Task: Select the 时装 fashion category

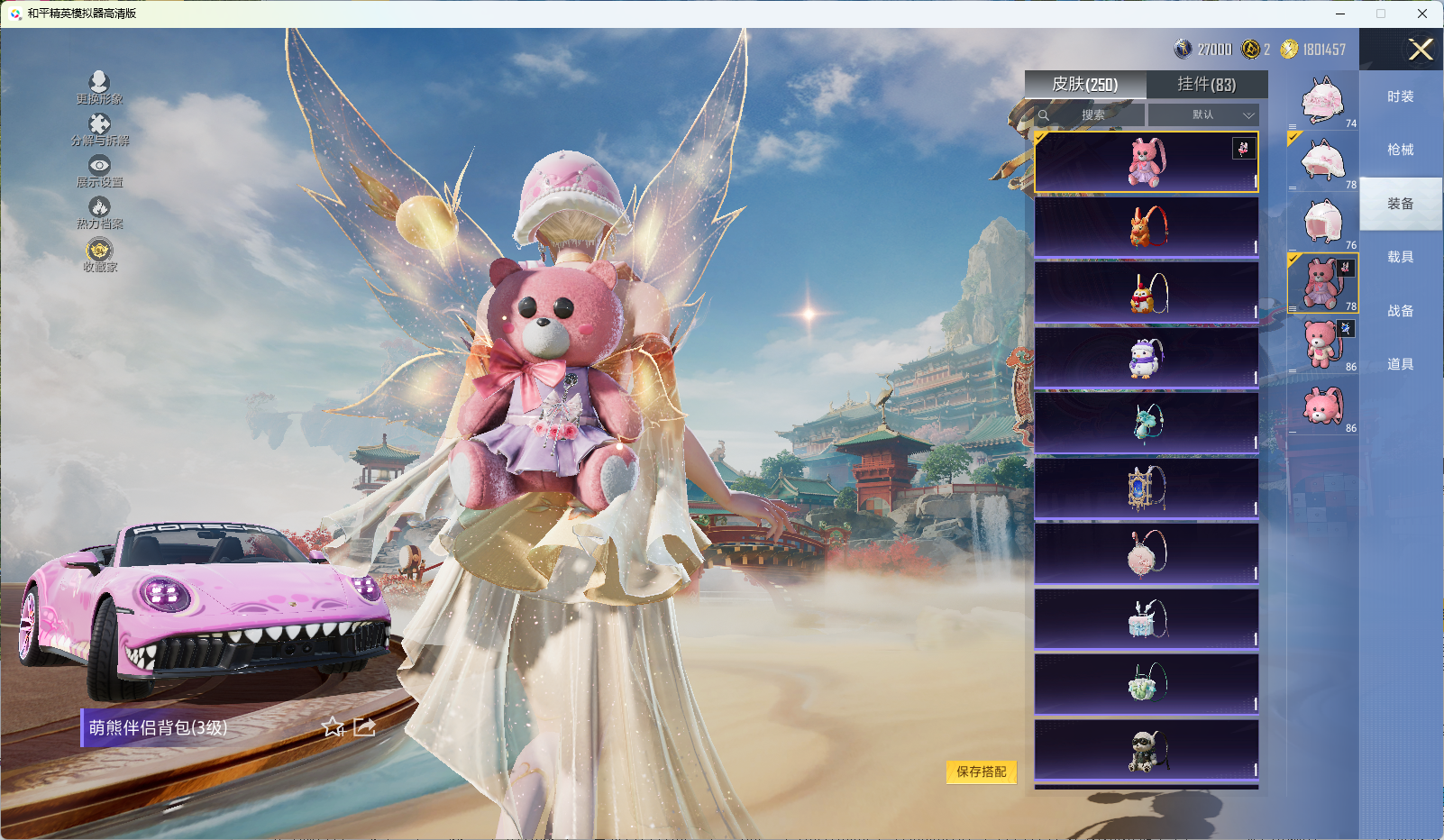Action: (x=1400, y=96)
